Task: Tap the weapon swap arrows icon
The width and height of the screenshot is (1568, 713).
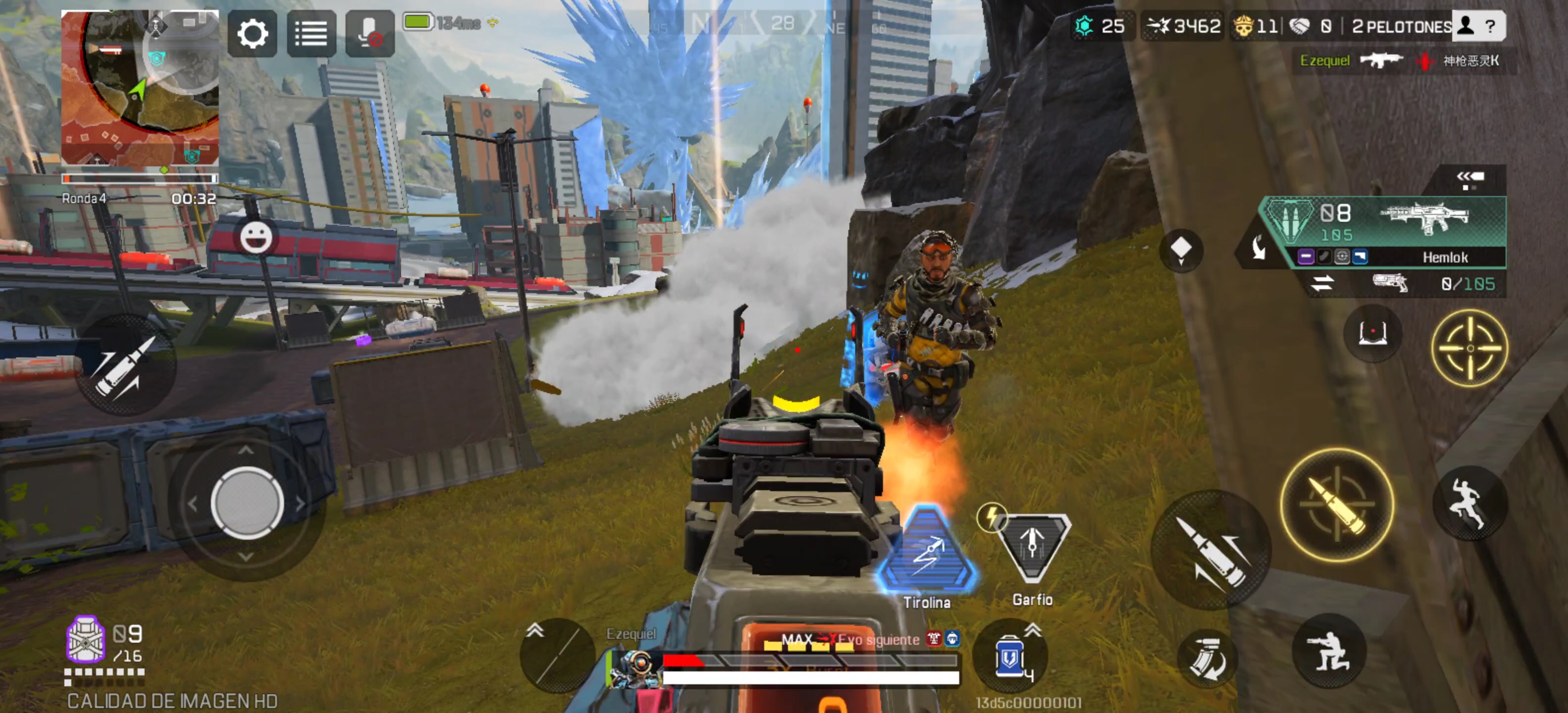Action: pos(1322,283)
